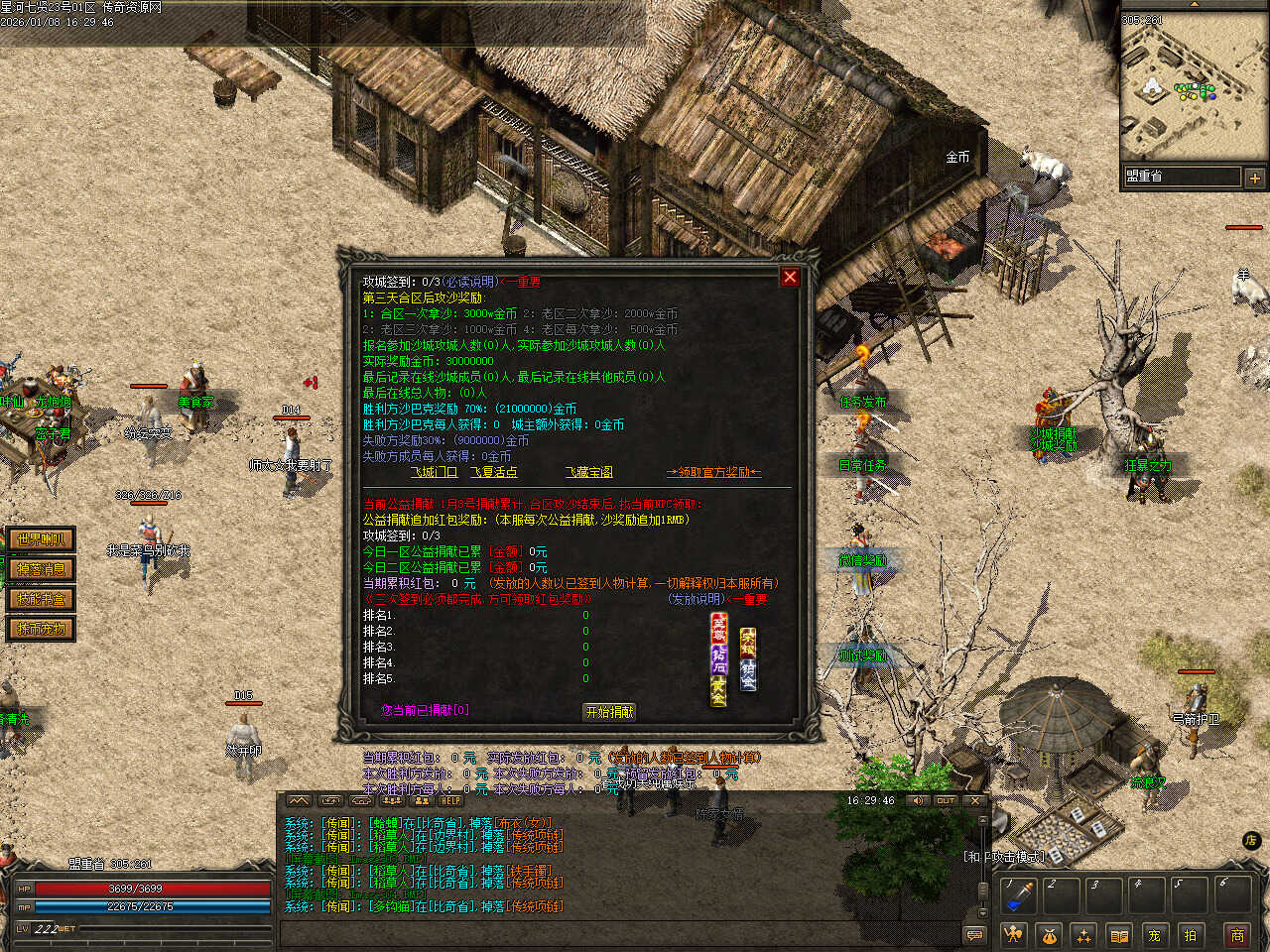Click the 开始捐献 start donation button

tap(609, 712)
